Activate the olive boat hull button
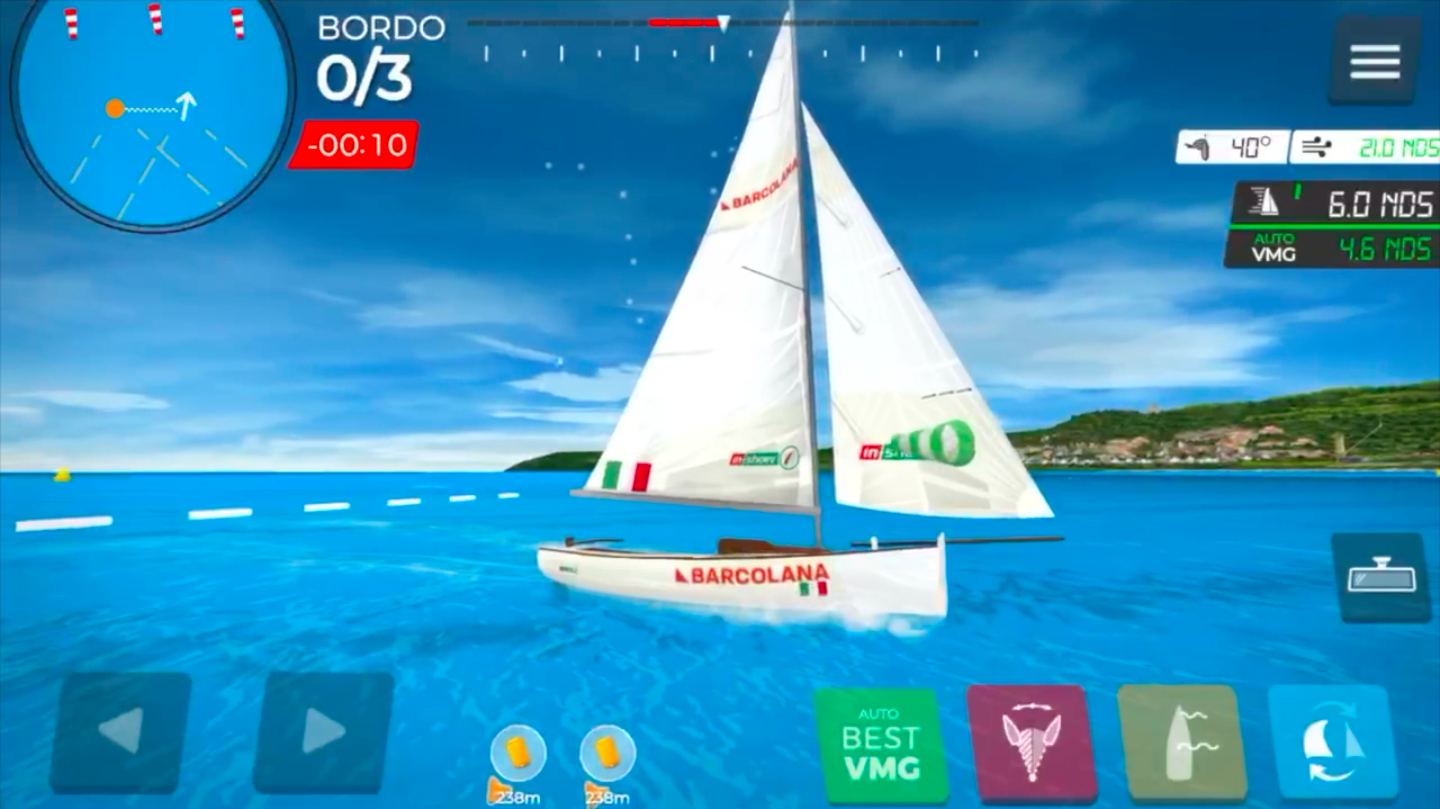Screen dimensions: 1440x809 point(1181,743)
